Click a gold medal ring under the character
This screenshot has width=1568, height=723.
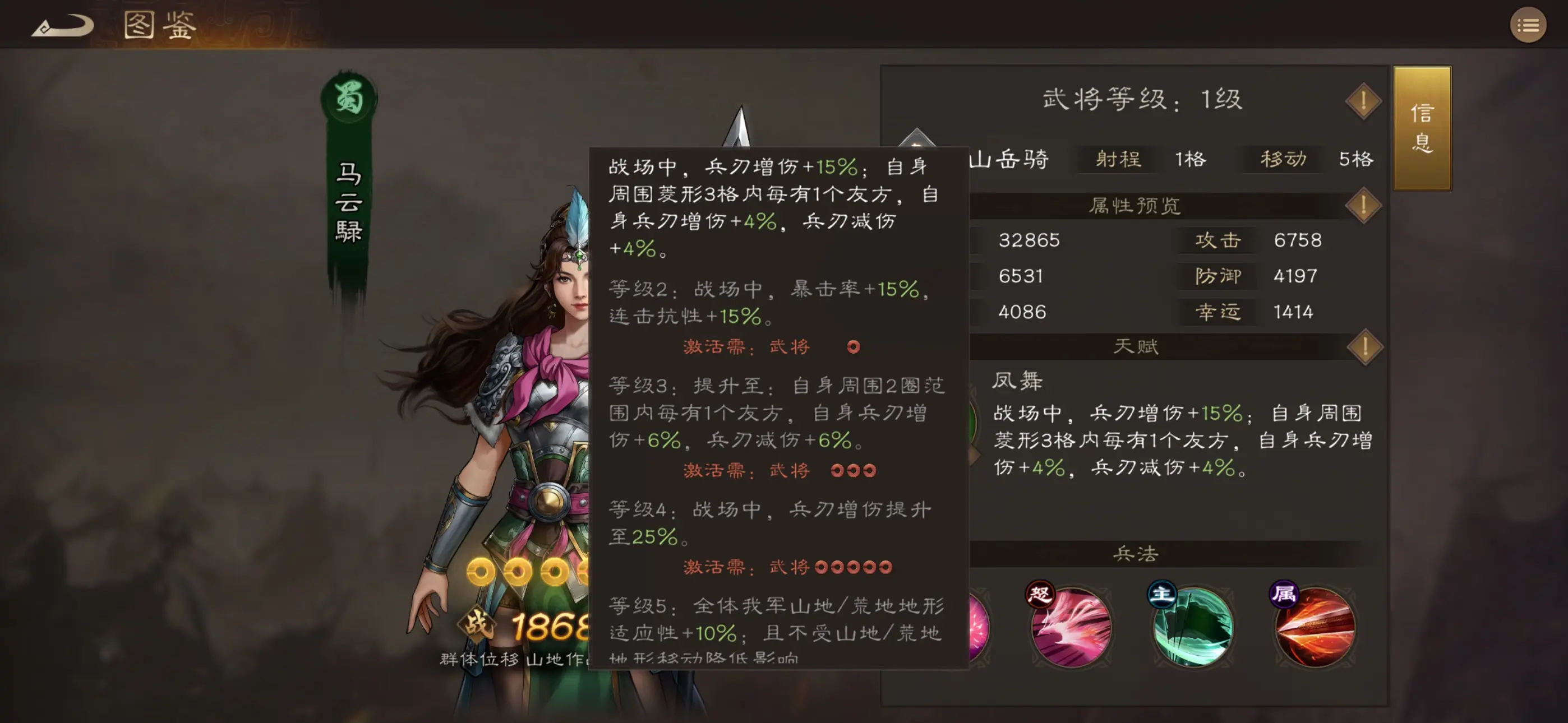(x=481, y=571)
